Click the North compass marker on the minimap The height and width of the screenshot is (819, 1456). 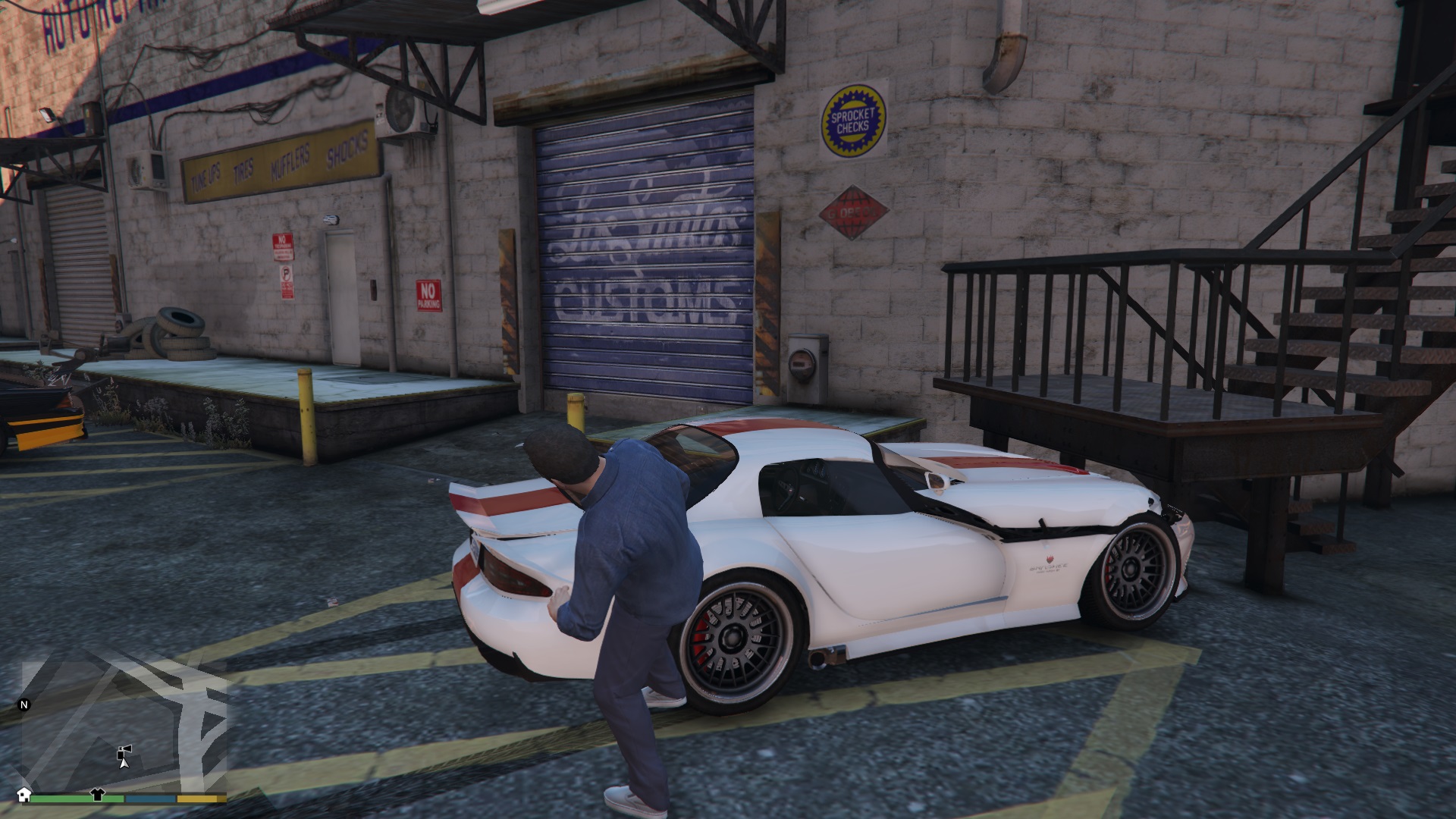tap(25, 704)
